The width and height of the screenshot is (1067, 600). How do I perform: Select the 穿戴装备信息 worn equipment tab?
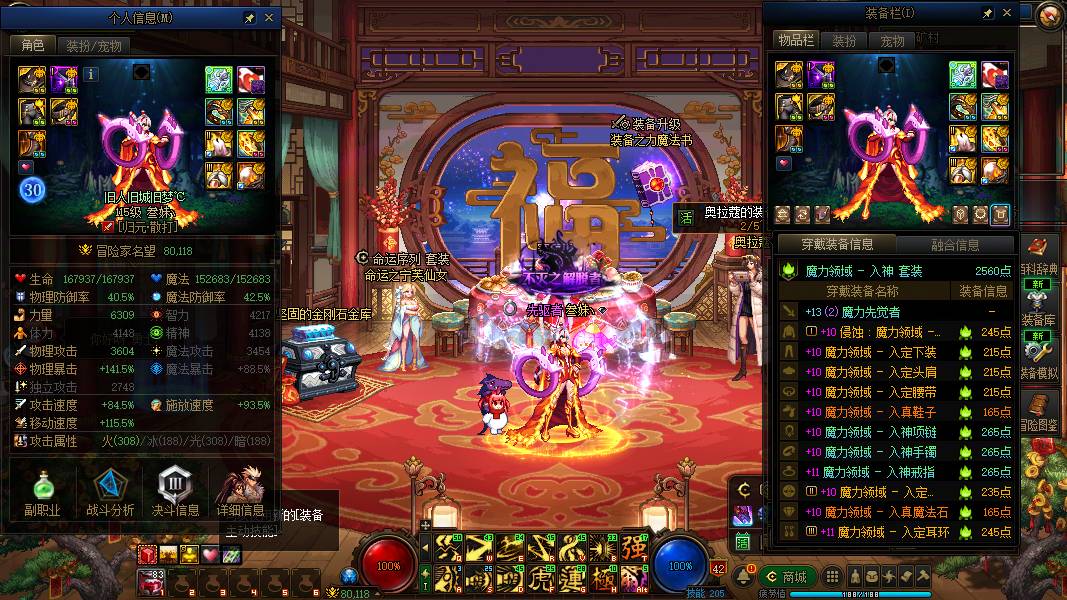tap(837, 244)
